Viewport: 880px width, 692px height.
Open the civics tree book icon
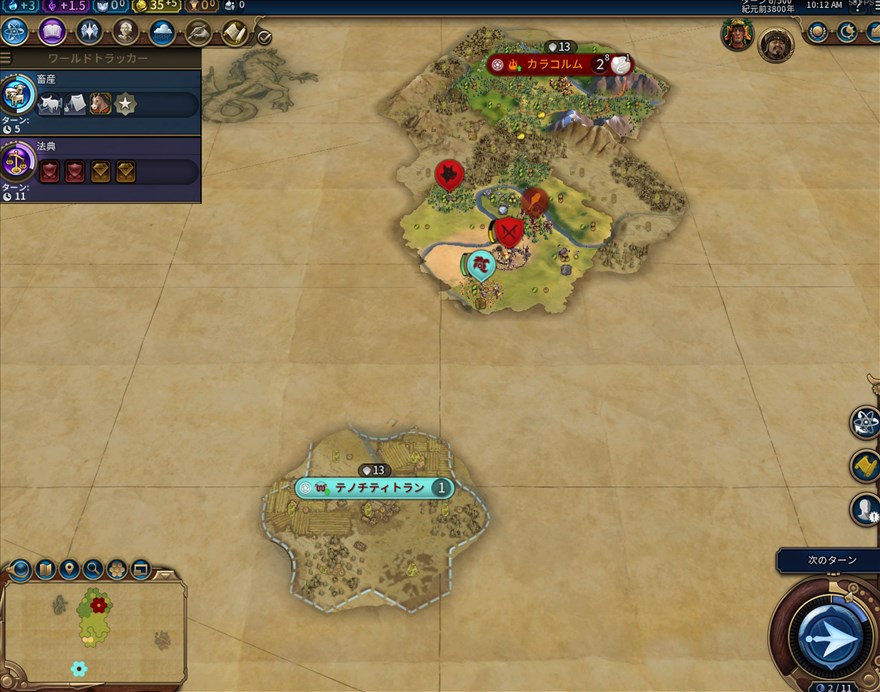click(52, 32)
